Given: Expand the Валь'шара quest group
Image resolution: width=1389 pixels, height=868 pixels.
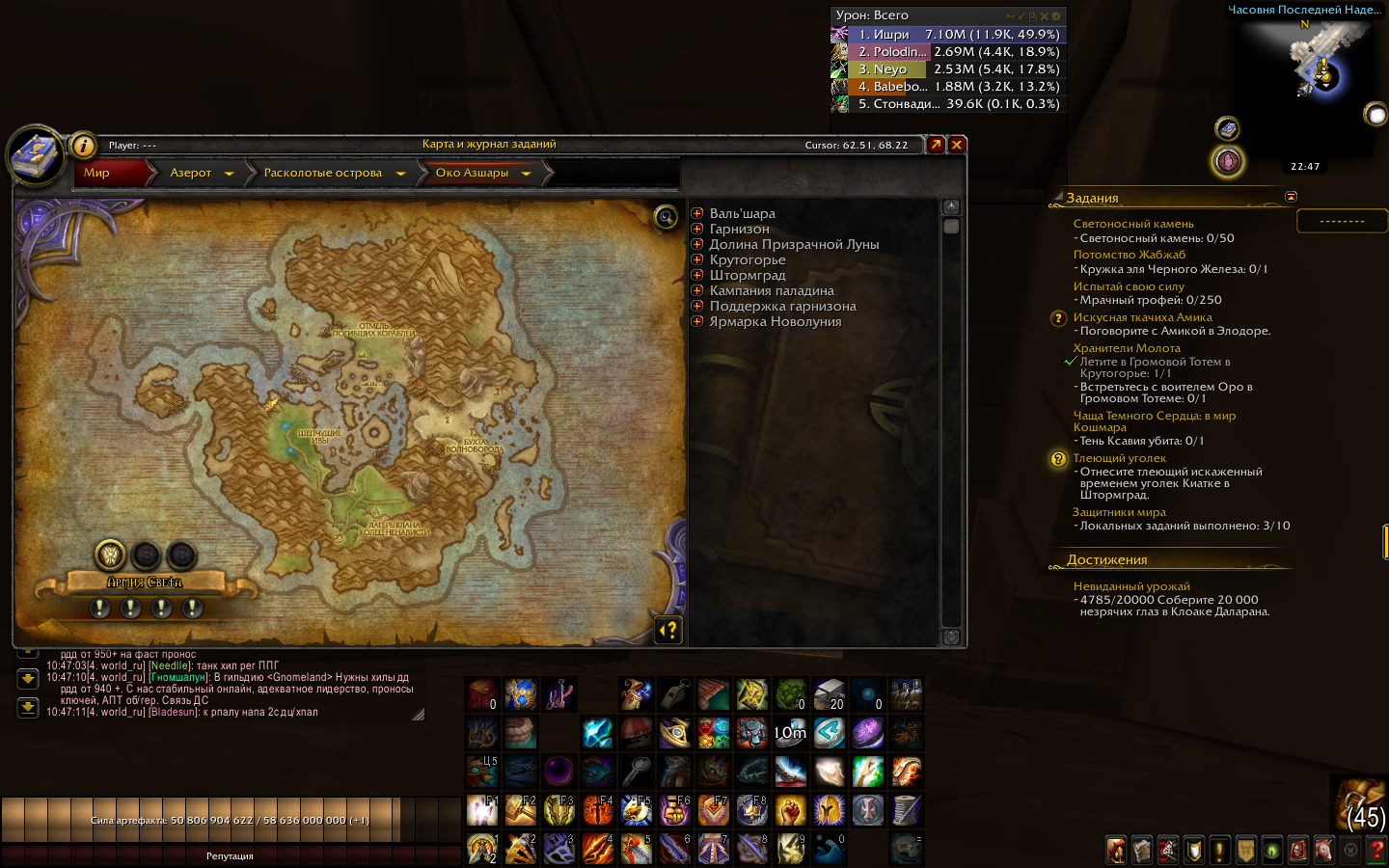Looking at the screenshot, I should point(697,213).
